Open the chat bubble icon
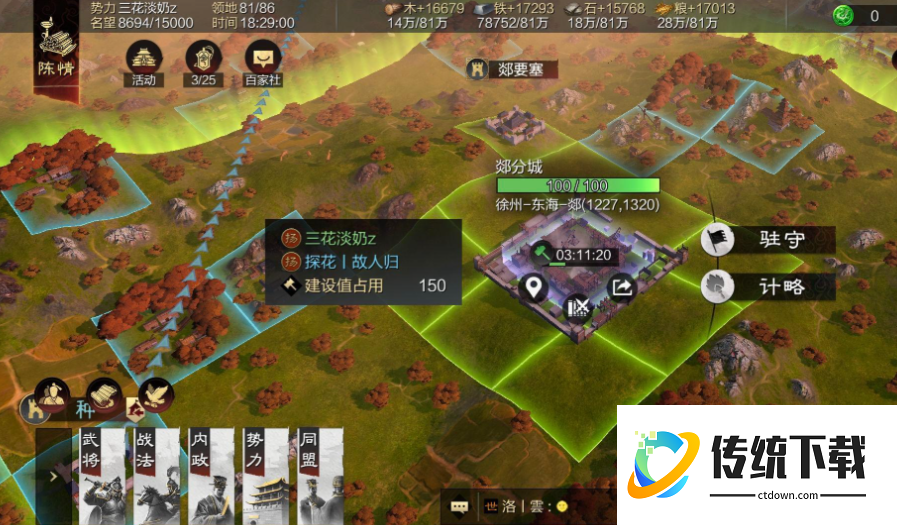 click(x=459, y=506)
